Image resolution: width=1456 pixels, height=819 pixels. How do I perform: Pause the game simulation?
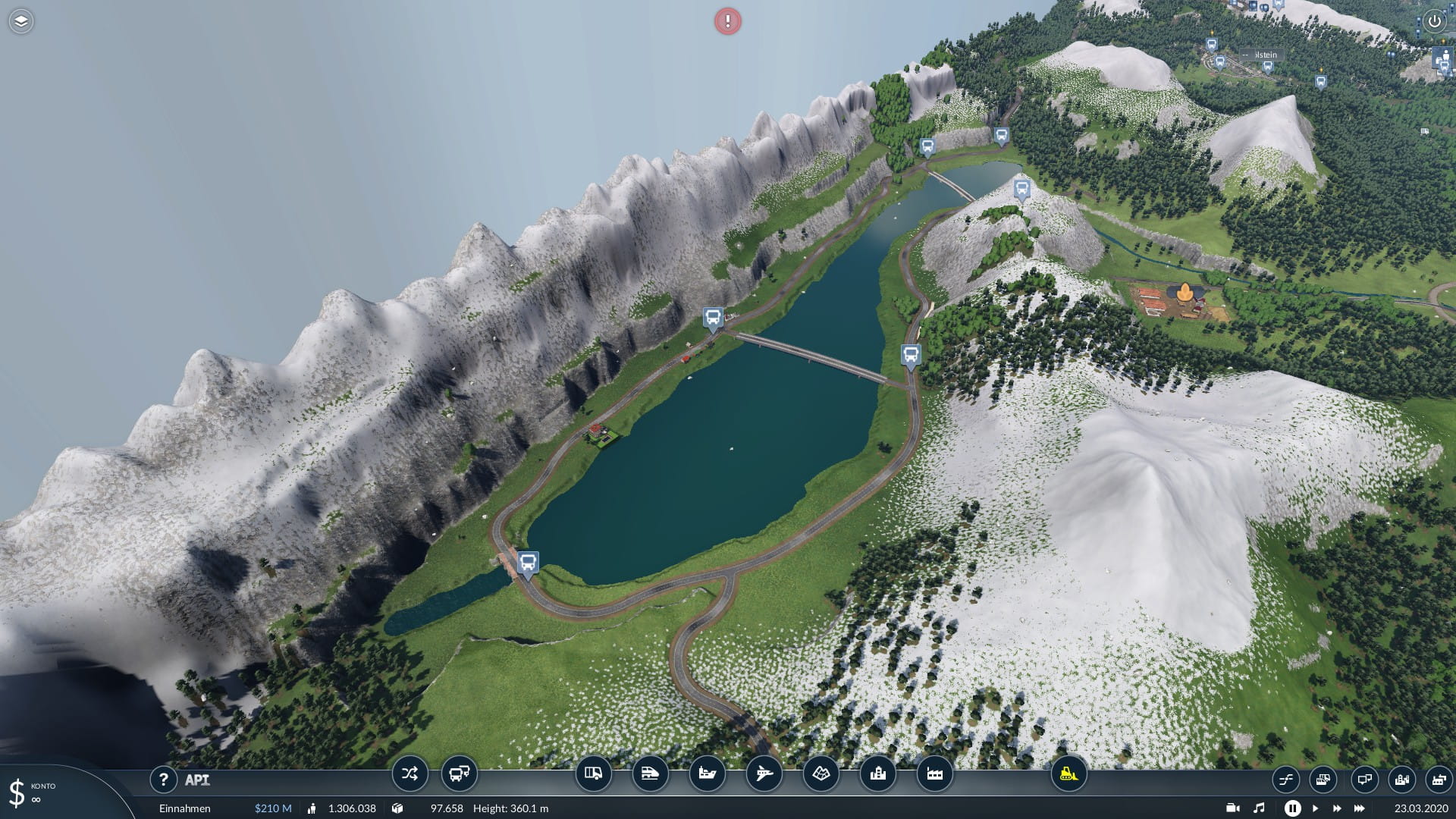(1292, 808)
